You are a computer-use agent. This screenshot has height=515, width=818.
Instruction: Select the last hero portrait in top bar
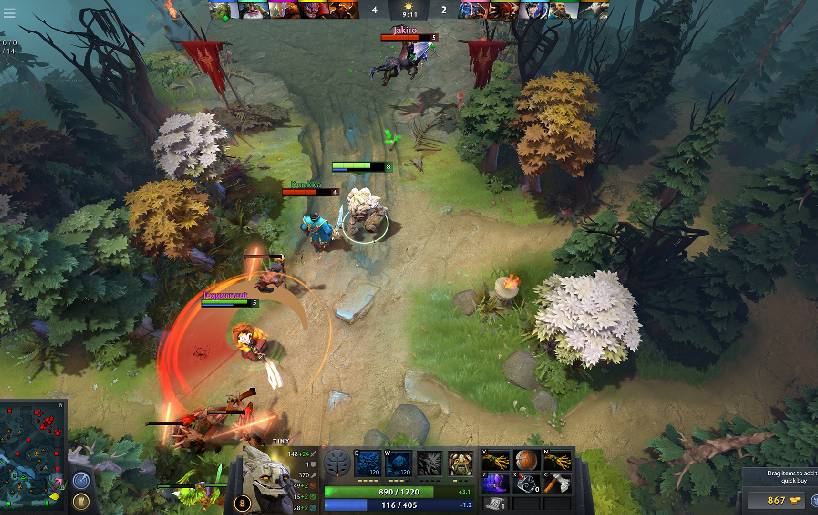[595, 10]
